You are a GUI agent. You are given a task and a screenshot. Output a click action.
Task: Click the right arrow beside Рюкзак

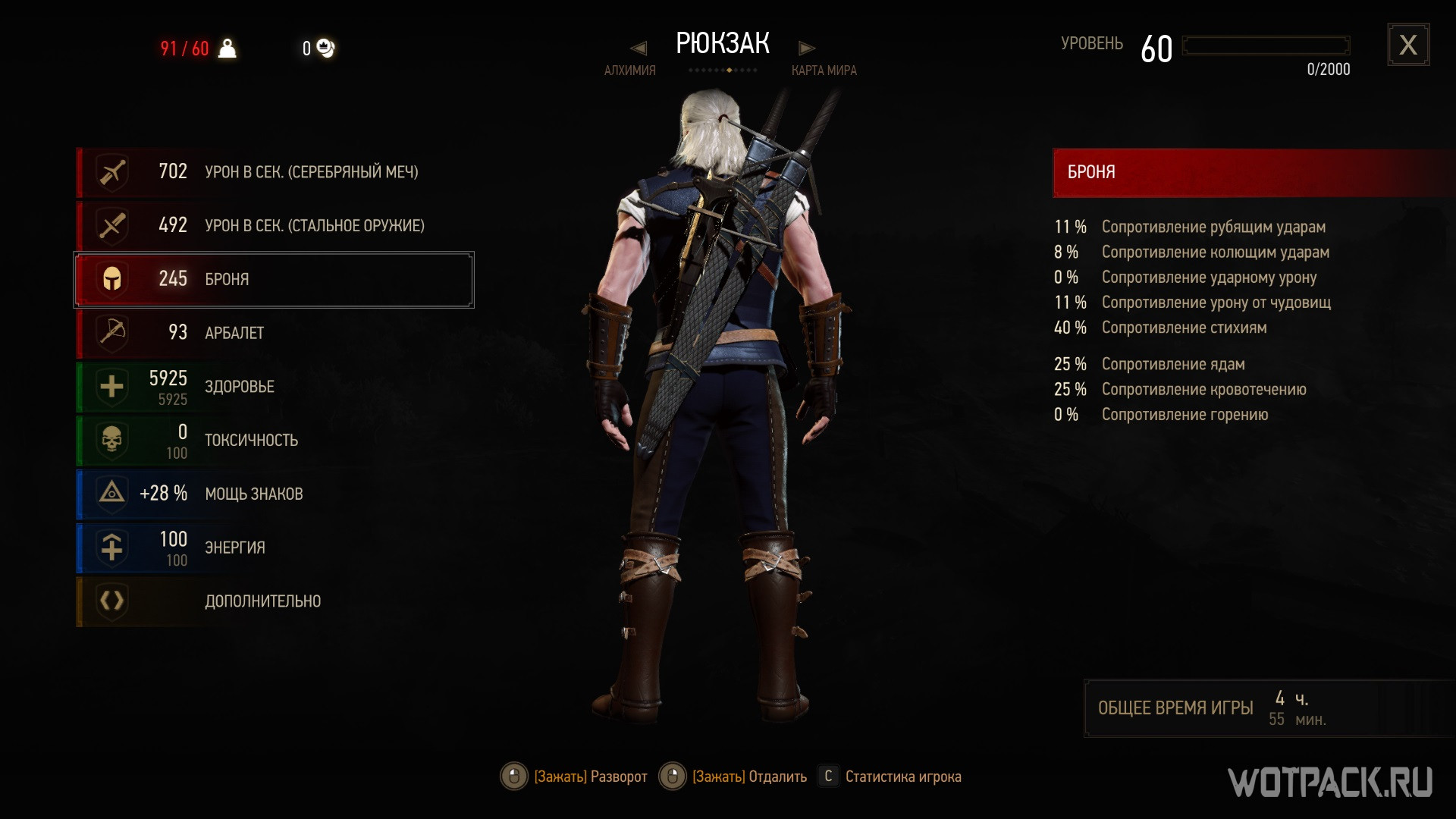point(807,49)
